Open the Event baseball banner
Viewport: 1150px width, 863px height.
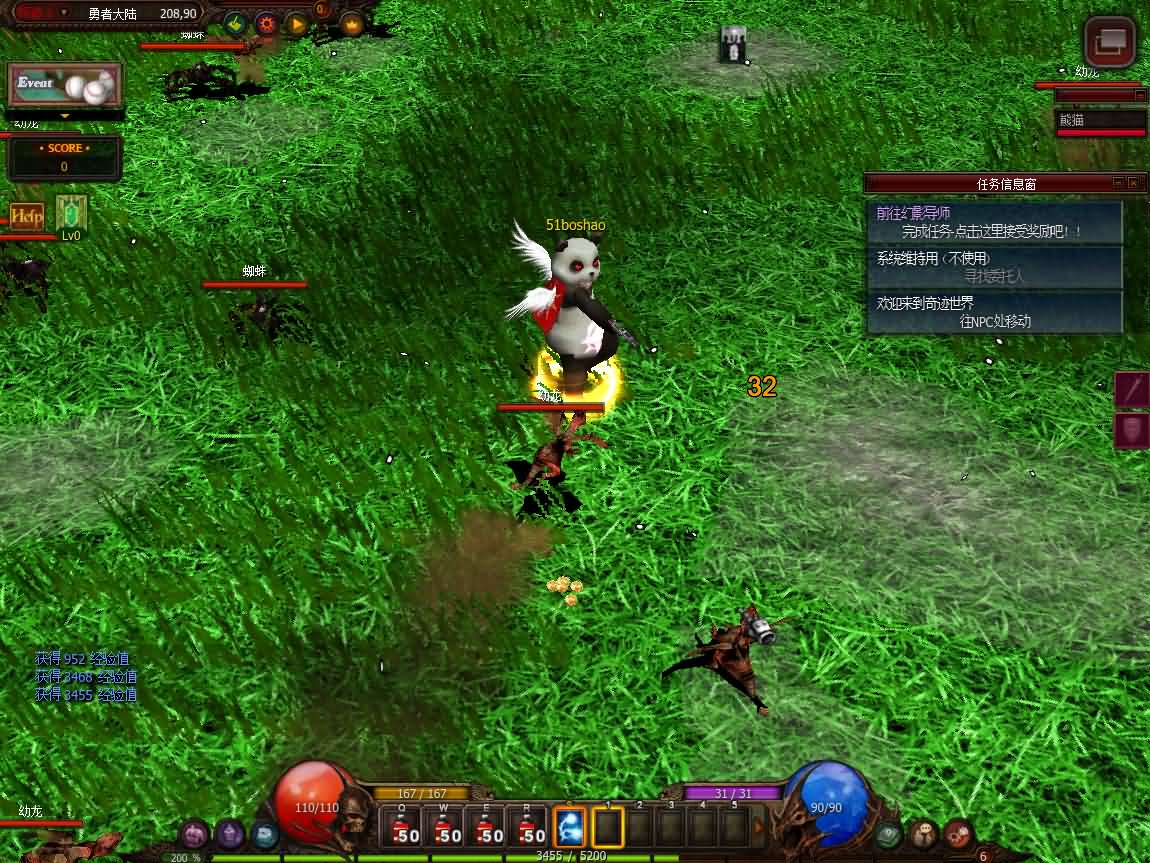point(65,86)
